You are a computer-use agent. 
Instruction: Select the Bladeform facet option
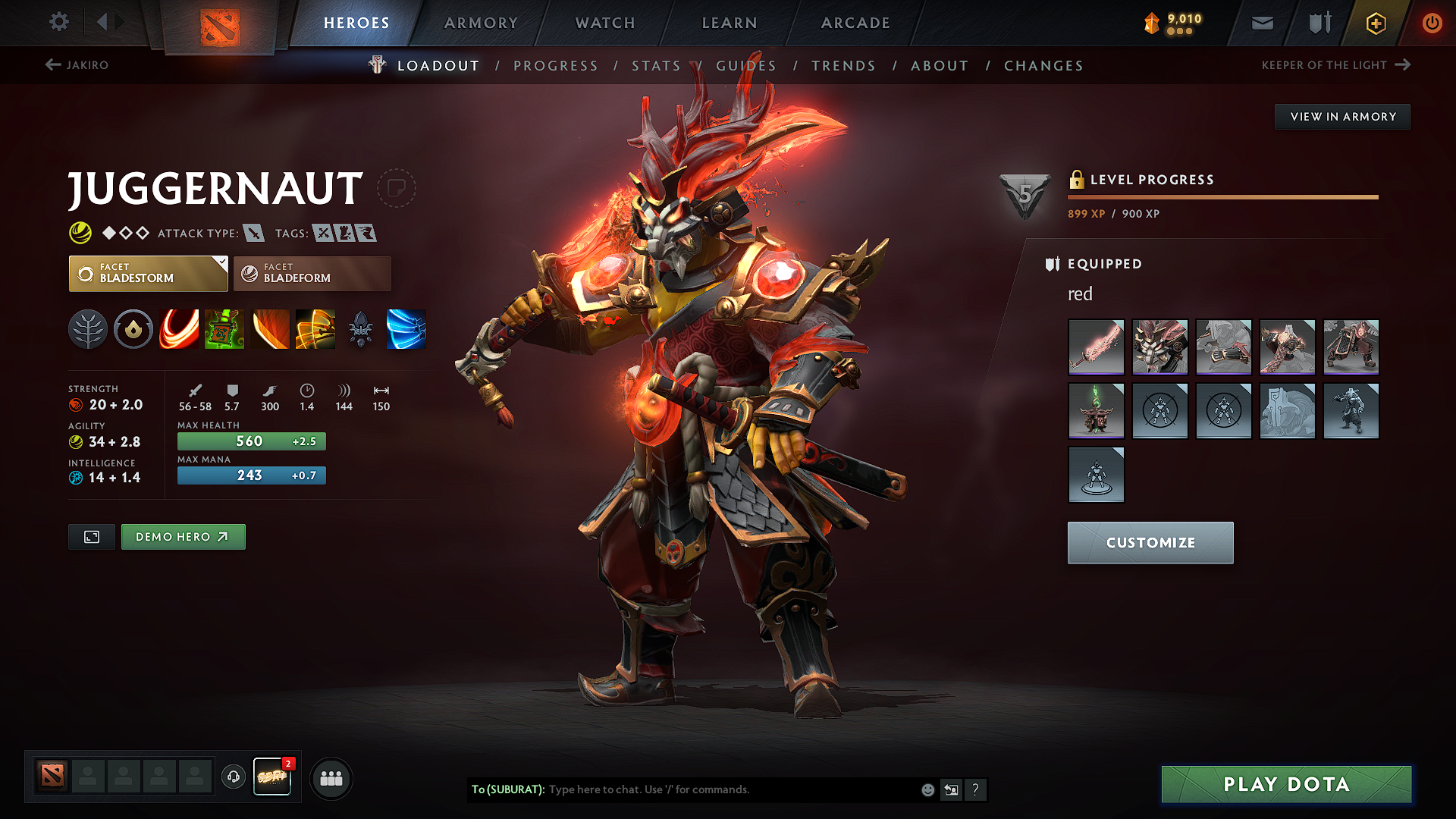pos(312,273)
